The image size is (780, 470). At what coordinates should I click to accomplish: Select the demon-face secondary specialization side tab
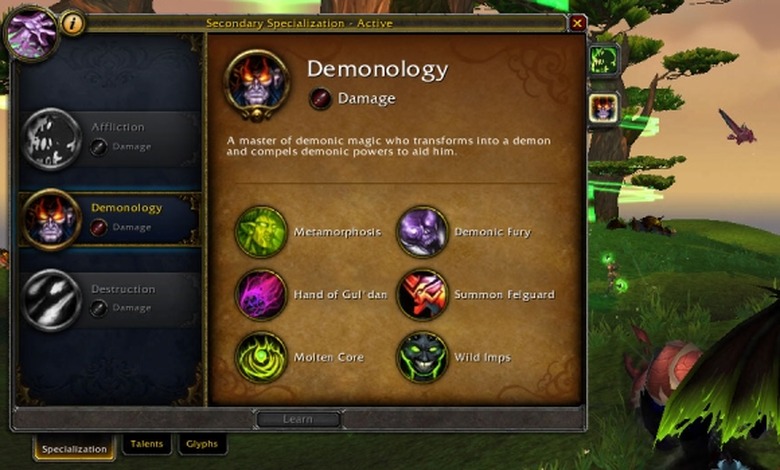(603, 107)
